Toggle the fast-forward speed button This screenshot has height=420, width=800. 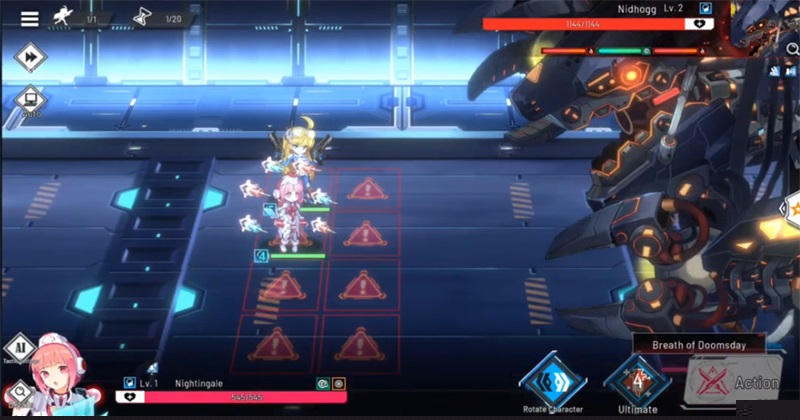[31, 59]
